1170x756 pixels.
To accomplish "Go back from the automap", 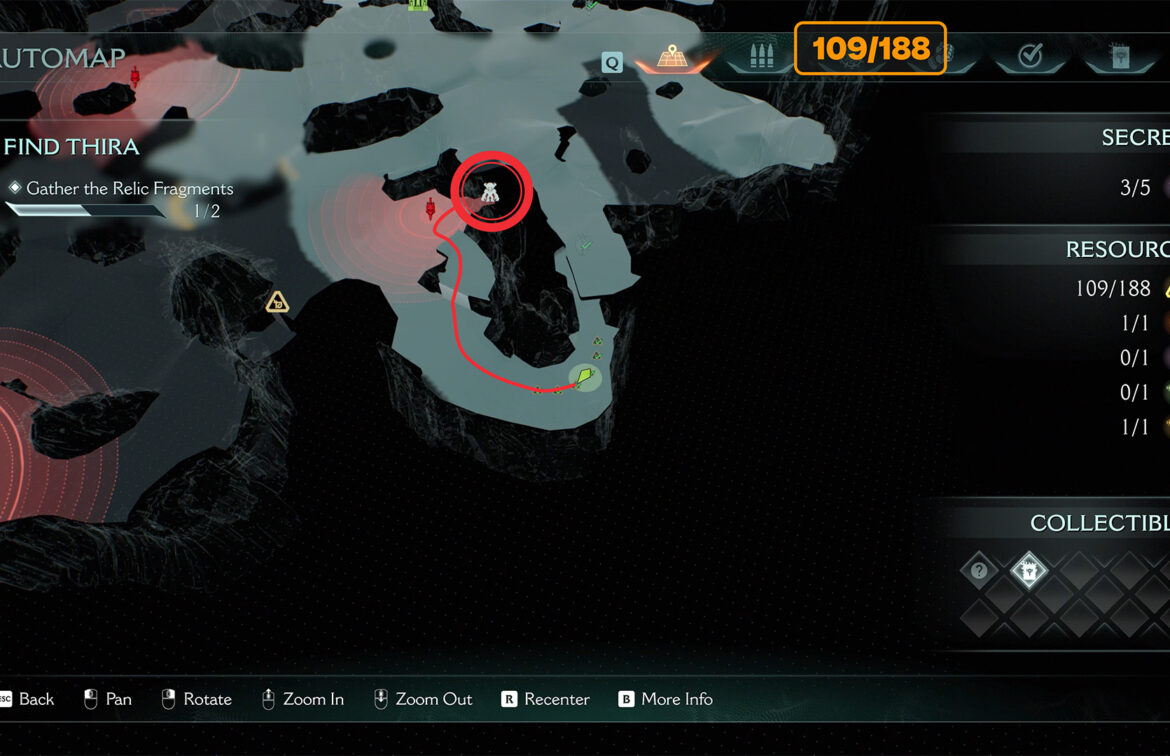I will pos(27,699).
